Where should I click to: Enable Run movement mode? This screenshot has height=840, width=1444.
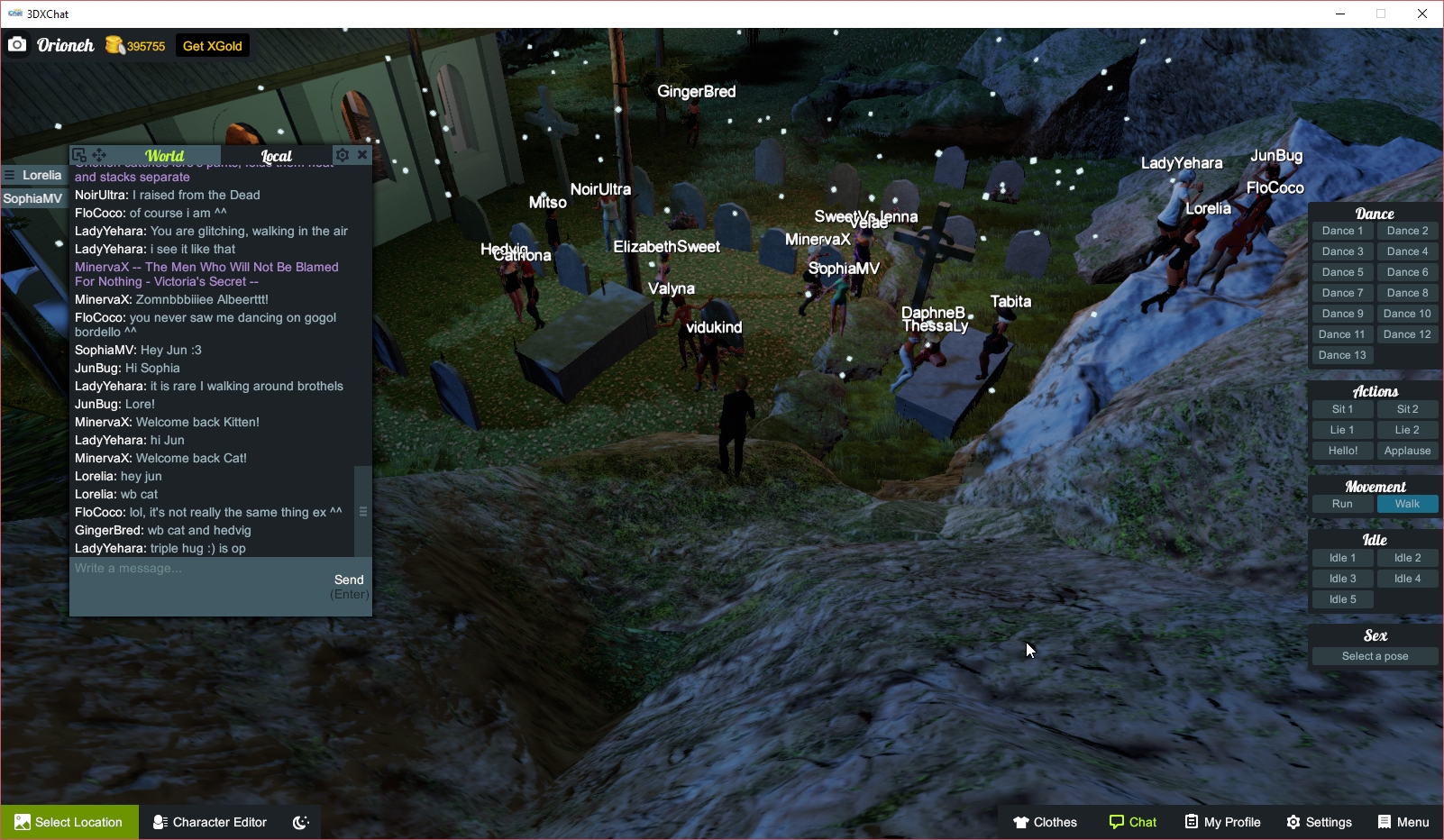tap(1342, 504)
